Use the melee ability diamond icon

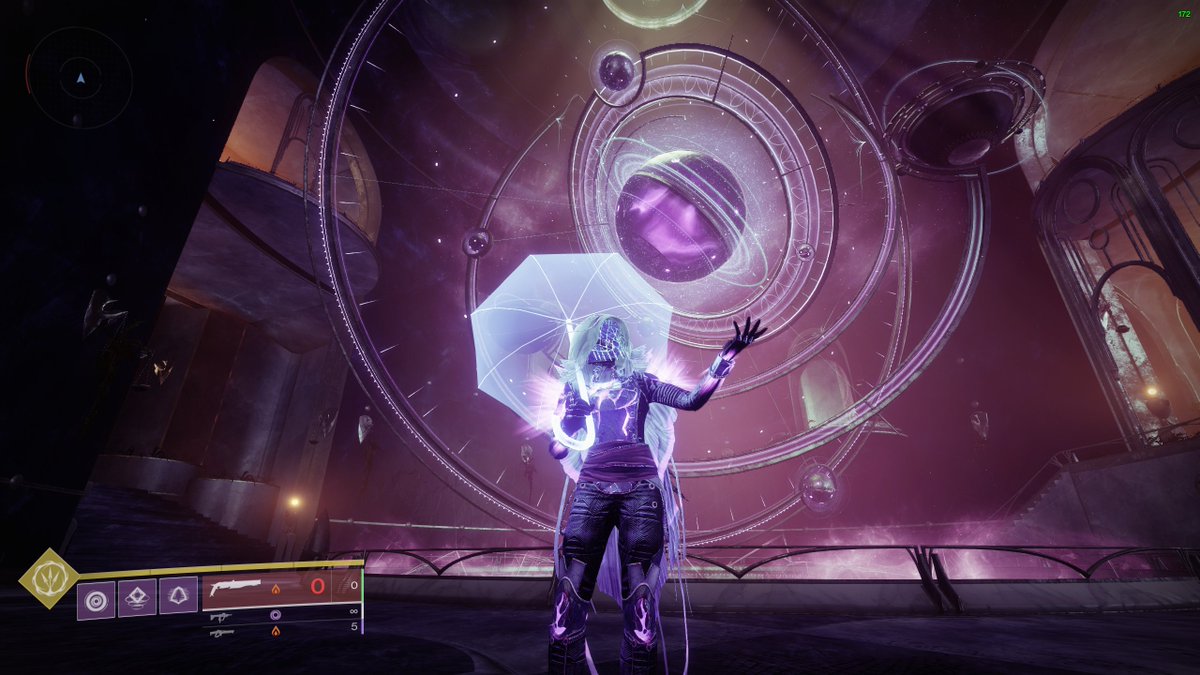click(x=137, y=598)
